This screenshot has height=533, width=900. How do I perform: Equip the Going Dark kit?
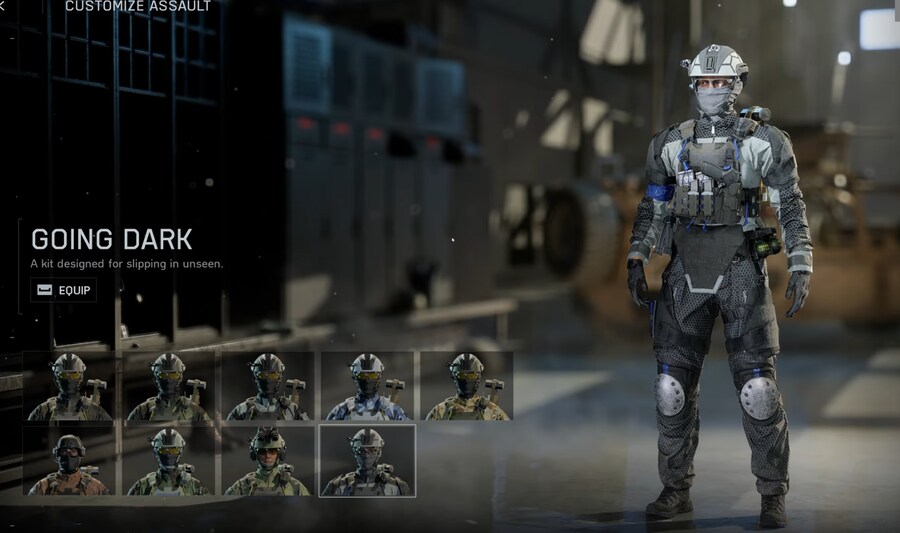pyautogui.click(x=63, y=291)
